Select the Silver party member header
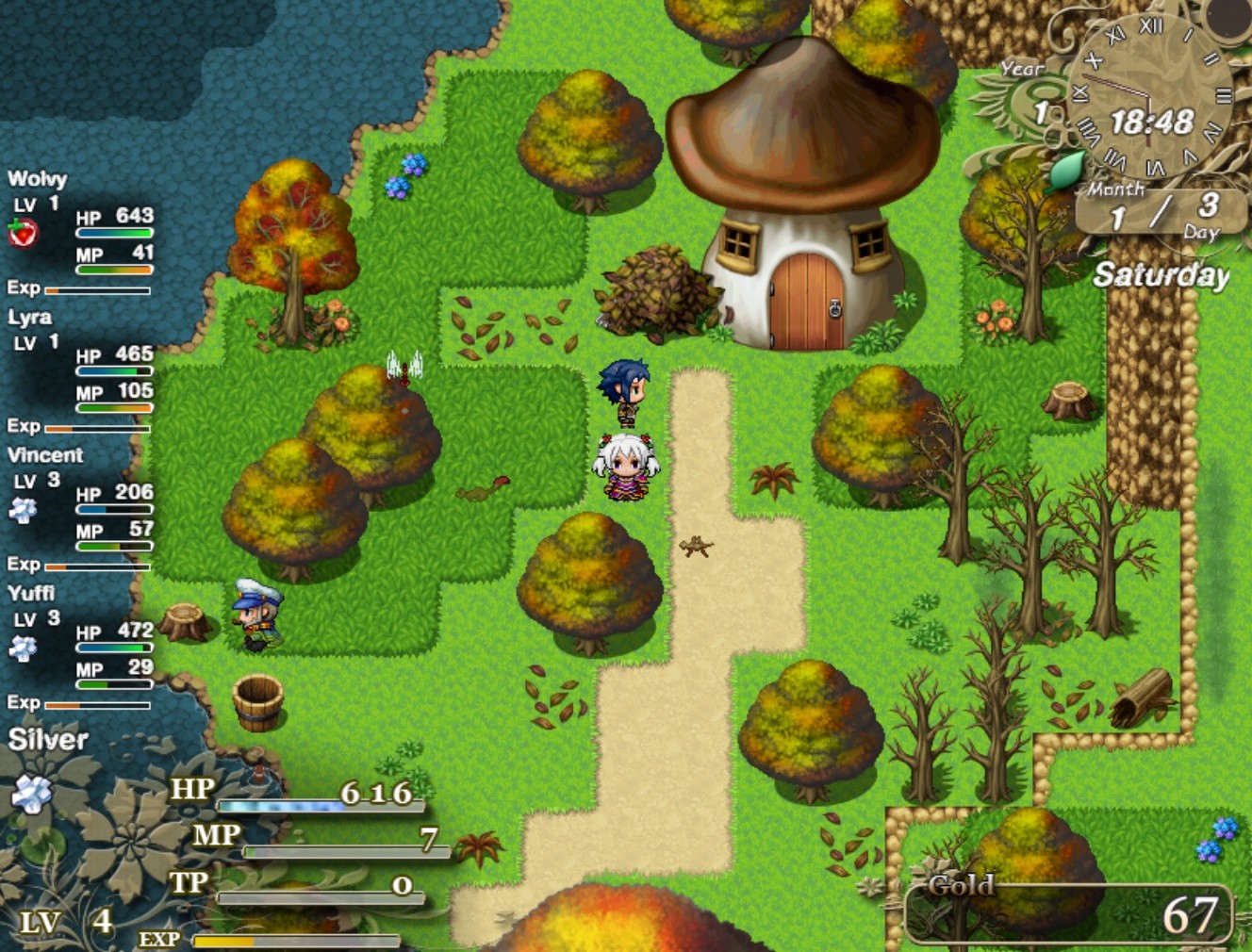The height and width of the screenshot is (952, 1252). pos(47,741)
